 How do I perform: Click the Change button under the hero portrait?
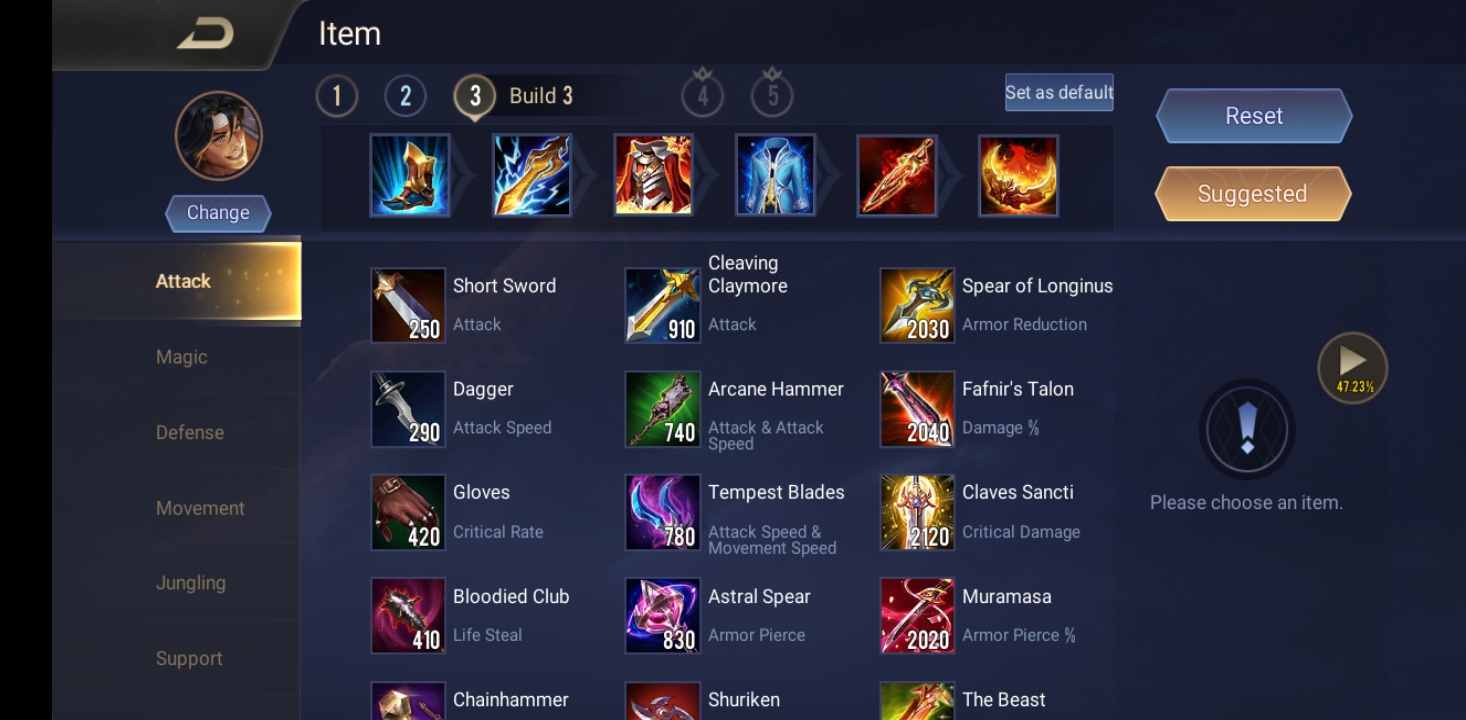(x=217, y=212)
